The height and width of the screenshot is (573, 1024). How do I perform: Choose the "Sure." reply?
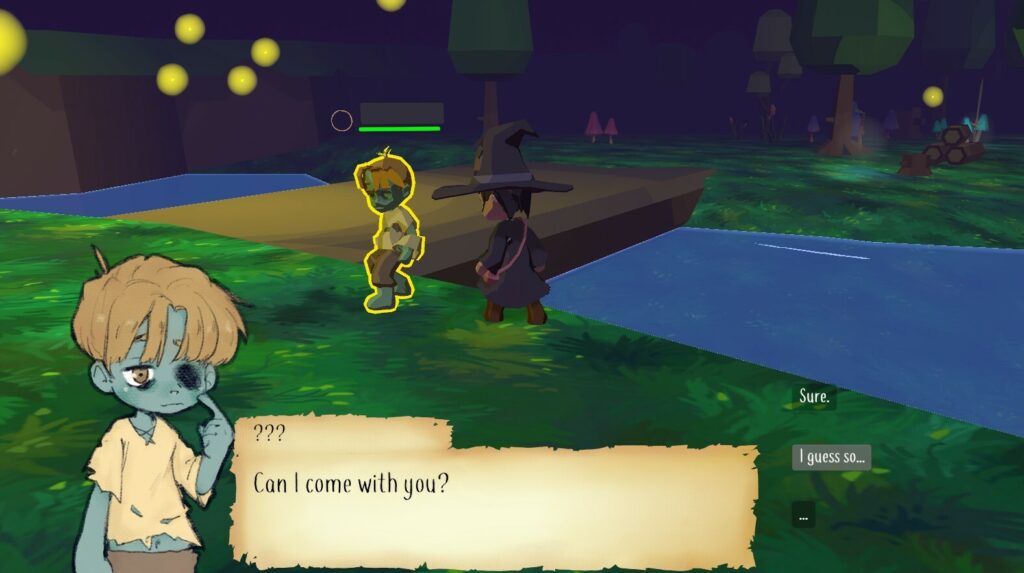pyautogui.click(x=814, y=397)
